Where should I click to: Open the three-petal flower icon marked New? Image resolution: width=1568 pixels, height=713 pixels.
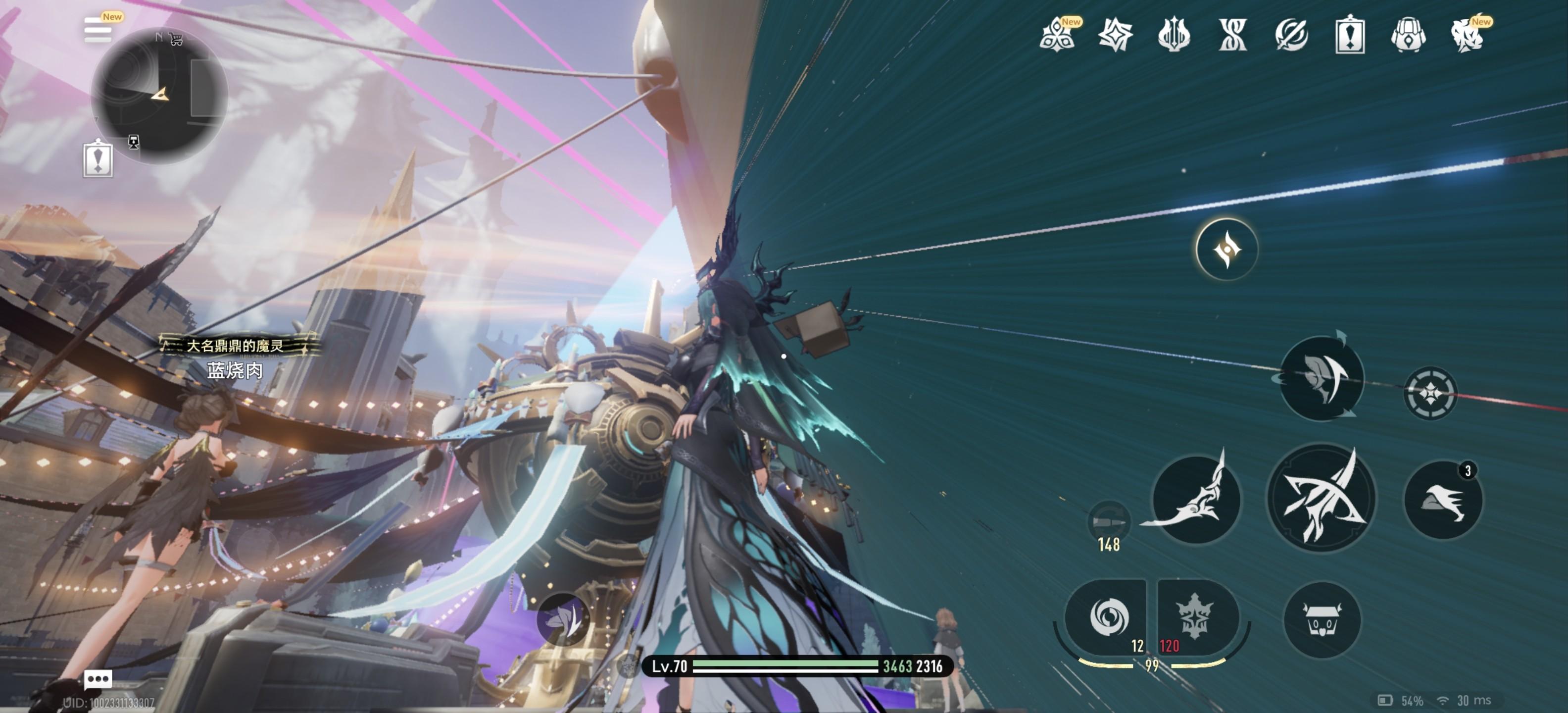(x=1058, y=35)
